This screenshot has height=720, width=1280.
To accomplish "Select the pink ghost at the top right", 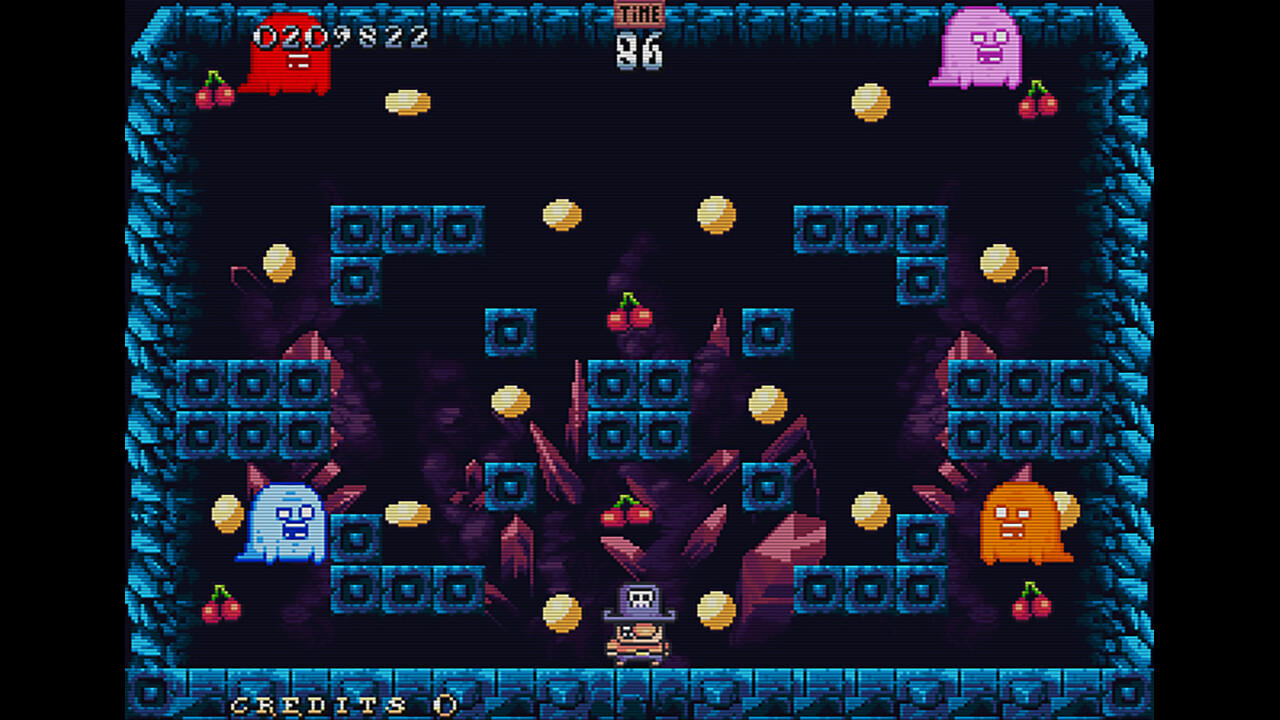I will point(975,48).
